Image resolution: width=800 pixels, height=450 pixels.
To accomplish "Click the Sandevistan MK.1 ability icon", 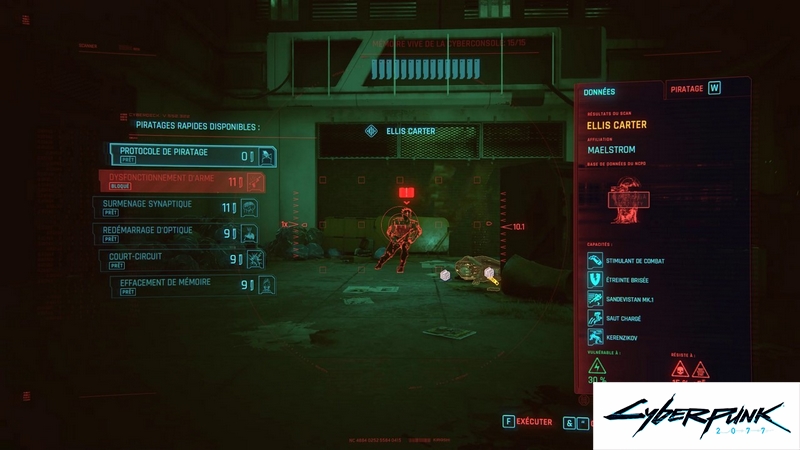I will tap(594, 299).
